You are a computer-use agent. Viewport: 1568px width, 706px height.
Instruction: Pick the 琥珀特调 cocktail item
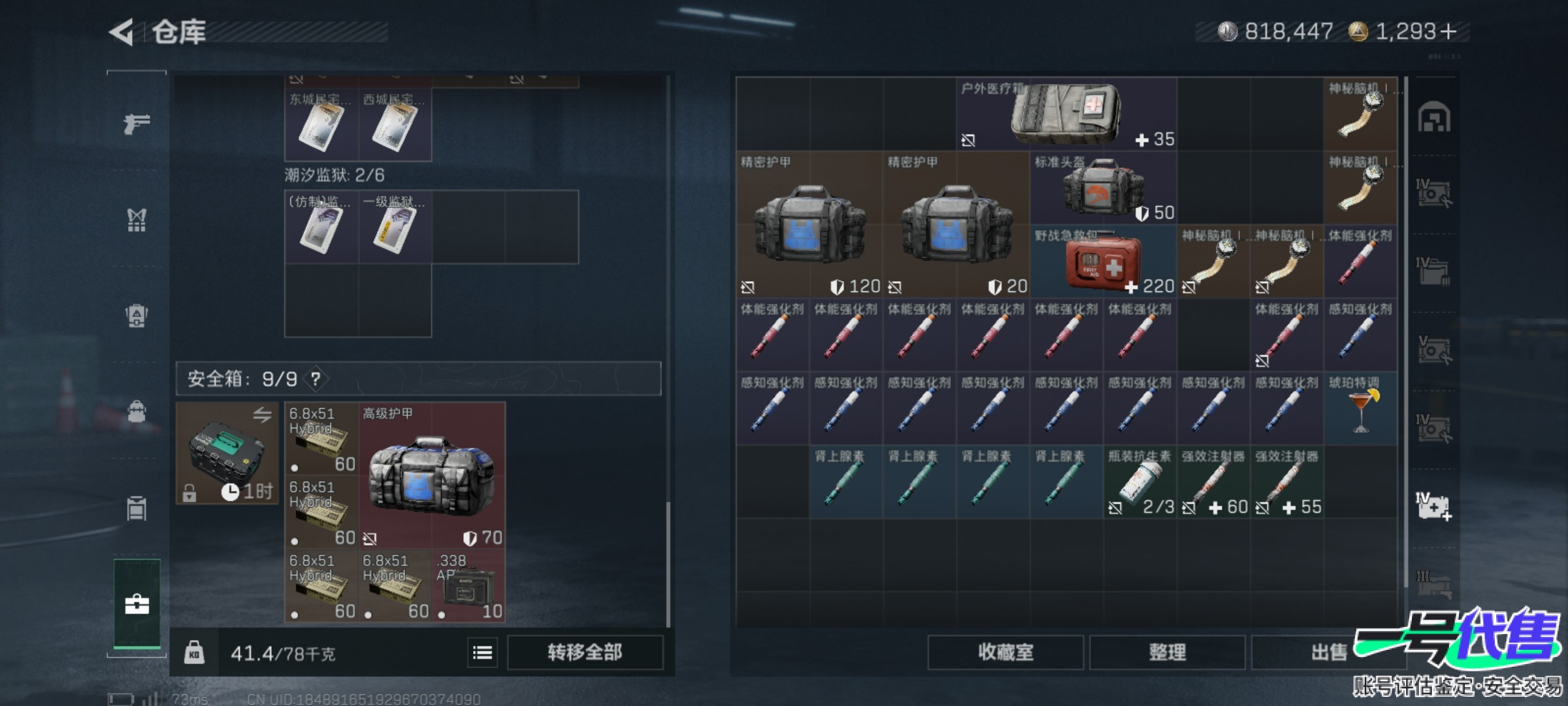pos(1361,409)
